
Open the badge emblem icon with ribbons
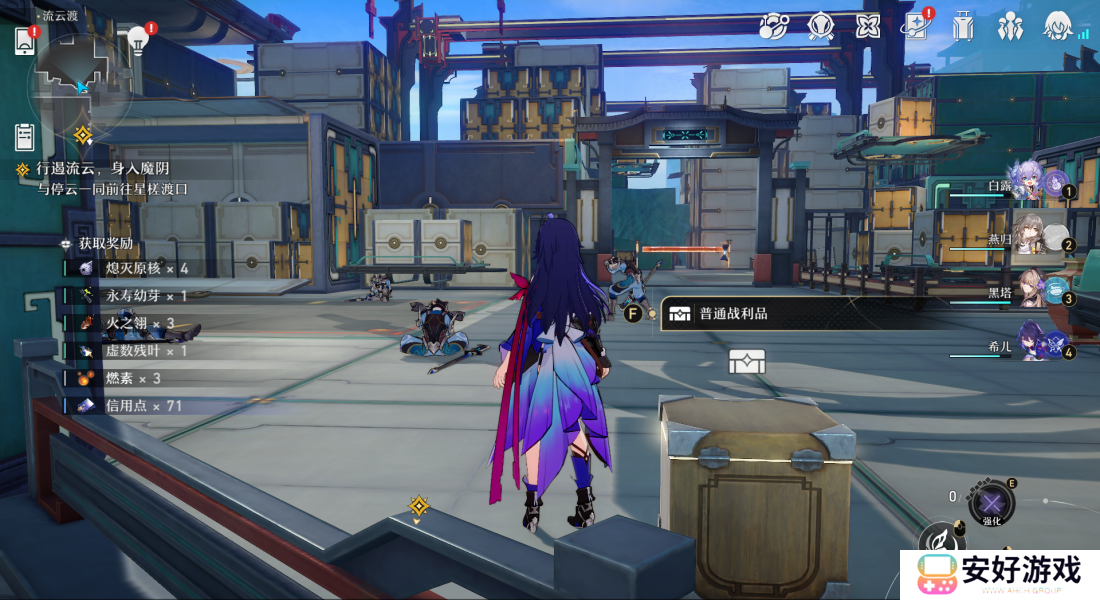tap(821, 26)
